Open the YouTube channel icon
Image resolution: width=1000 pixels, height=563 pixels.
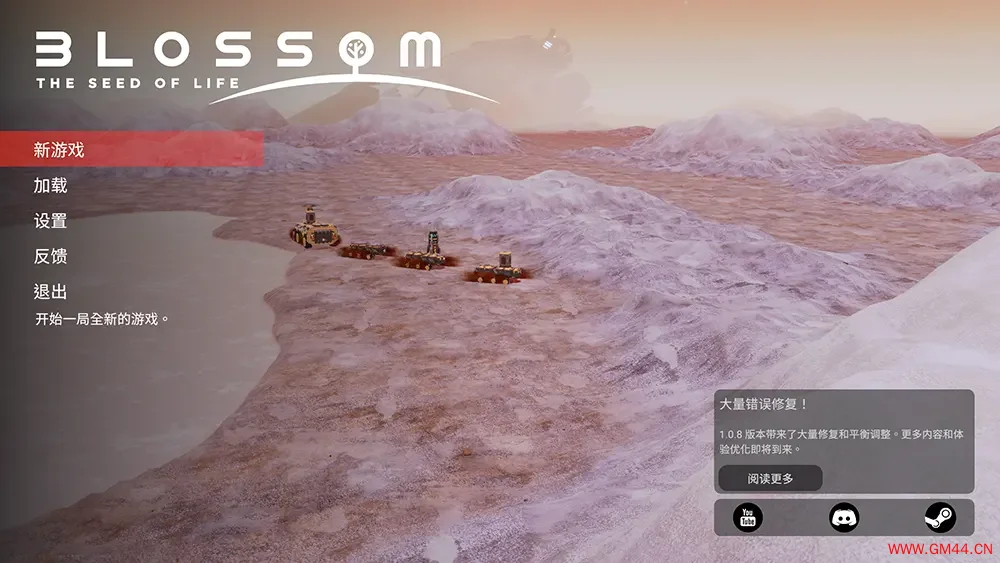pos(747,517)
